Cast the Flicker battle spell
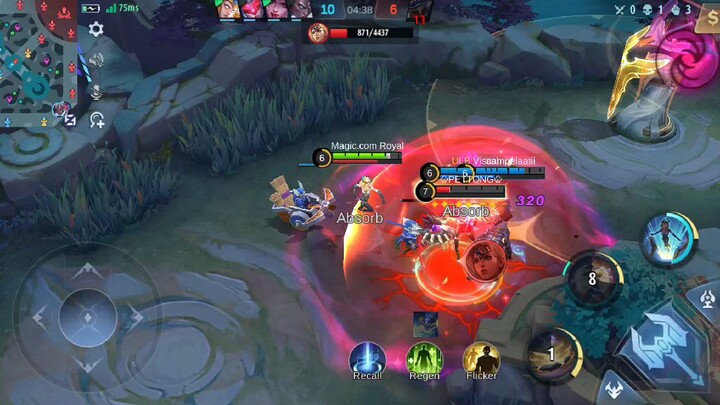This screenshot has height=405, width=720. point(481,358)
